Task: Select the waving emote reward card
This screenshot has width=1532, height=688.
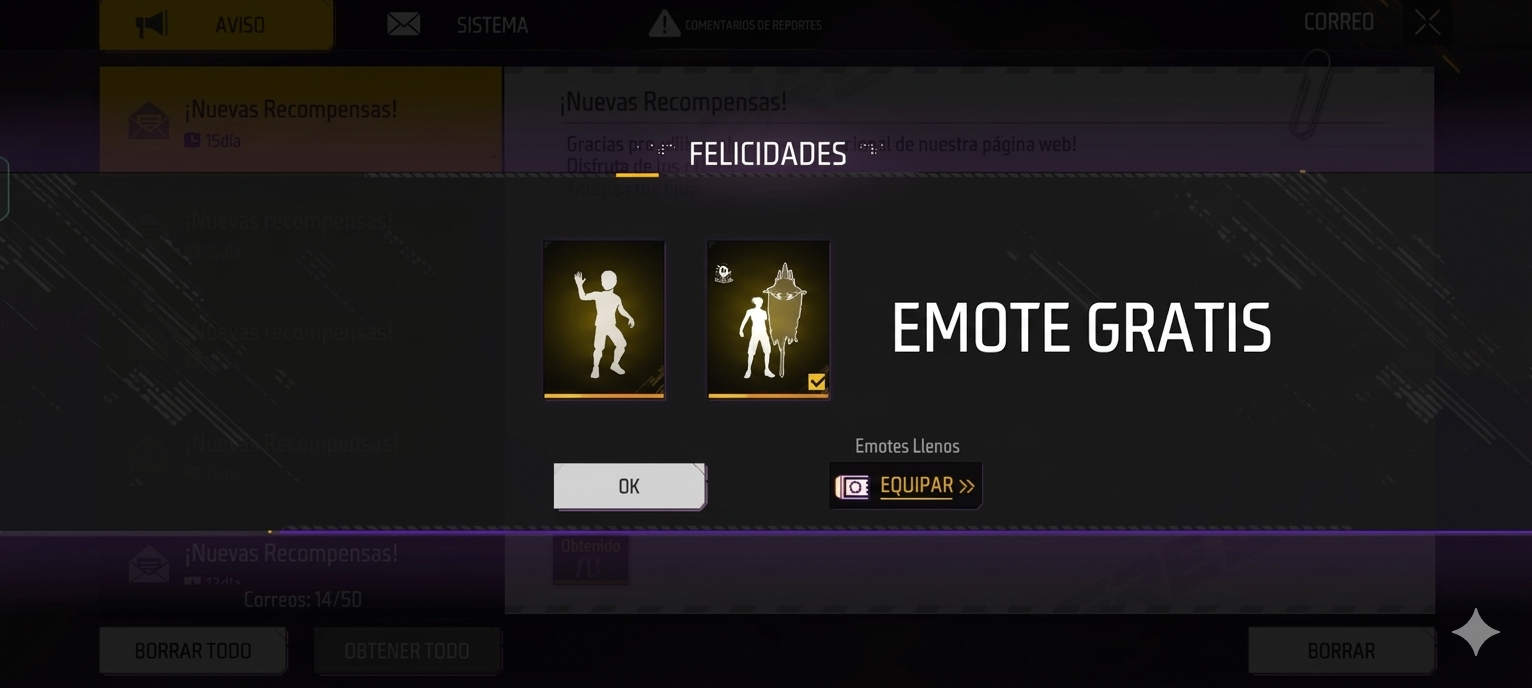Action: 604,319
